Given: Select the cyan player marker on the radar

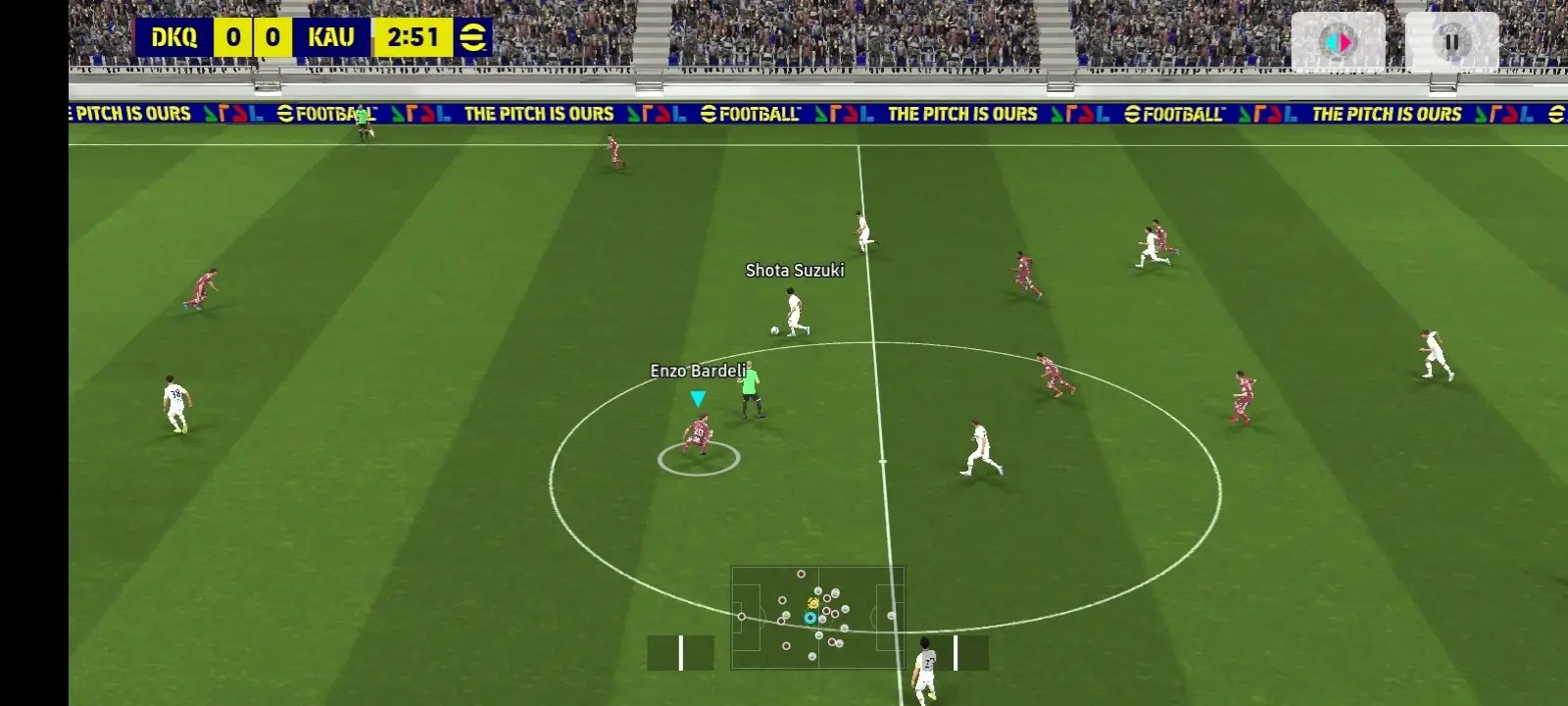Looking at the screenshot, I should [x=810, y=618].
